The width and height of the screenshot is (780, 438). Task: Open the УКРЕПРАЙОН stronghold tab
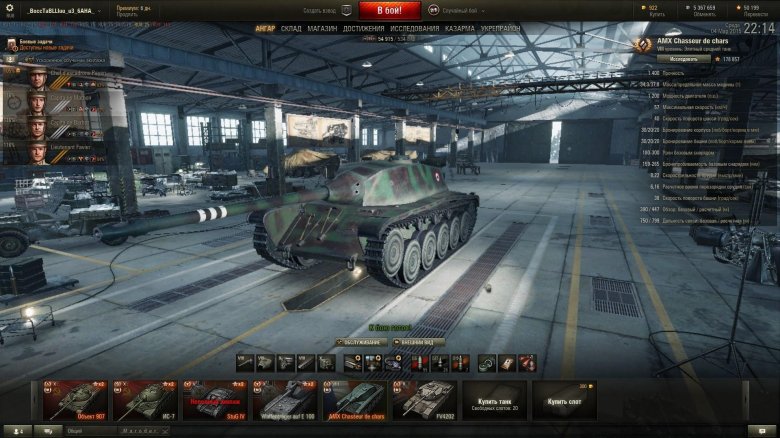pos(500,29)
